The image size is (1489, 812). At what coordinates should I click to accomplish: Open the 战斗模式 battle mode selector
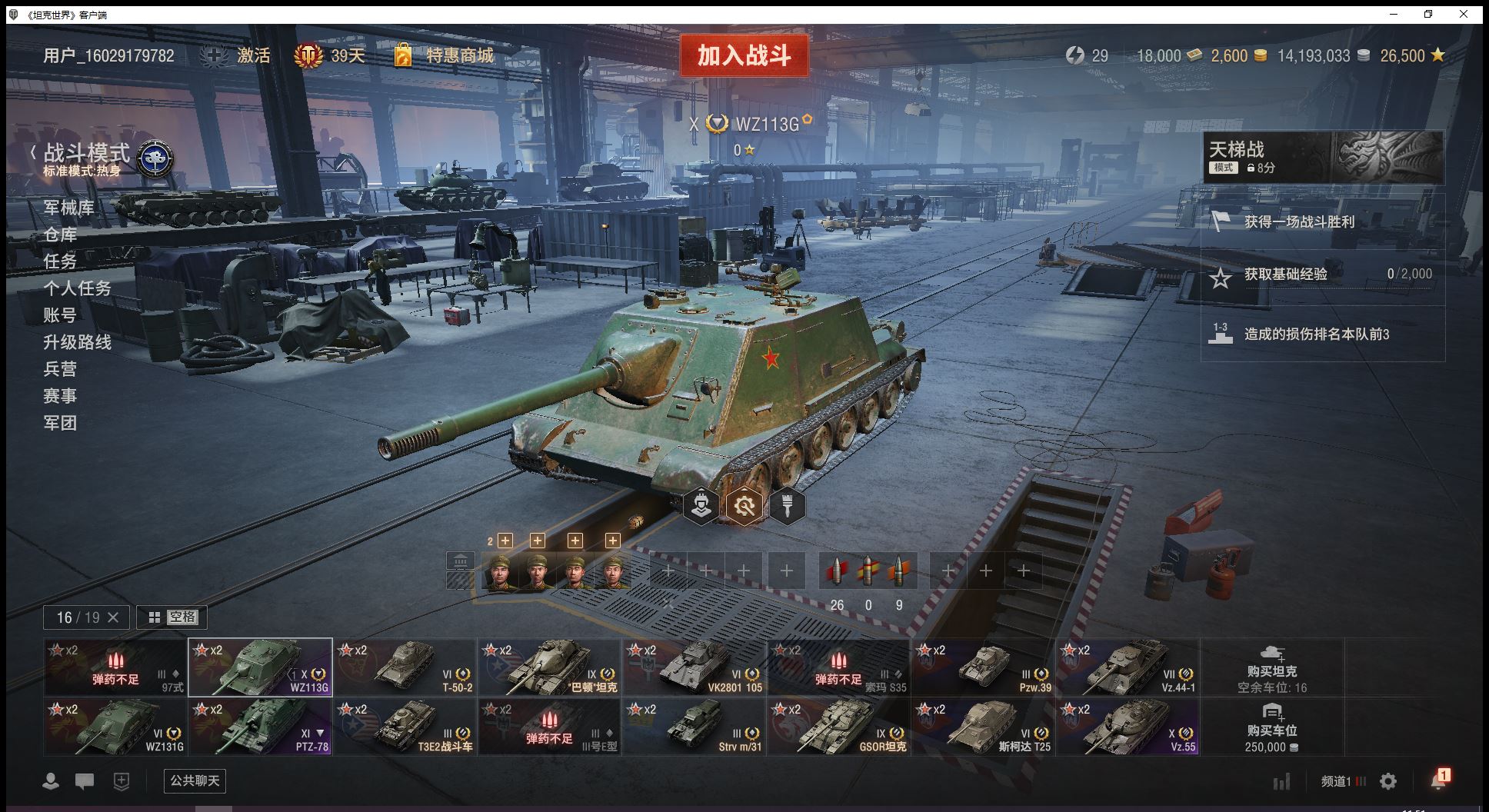[x=87, y=154]
